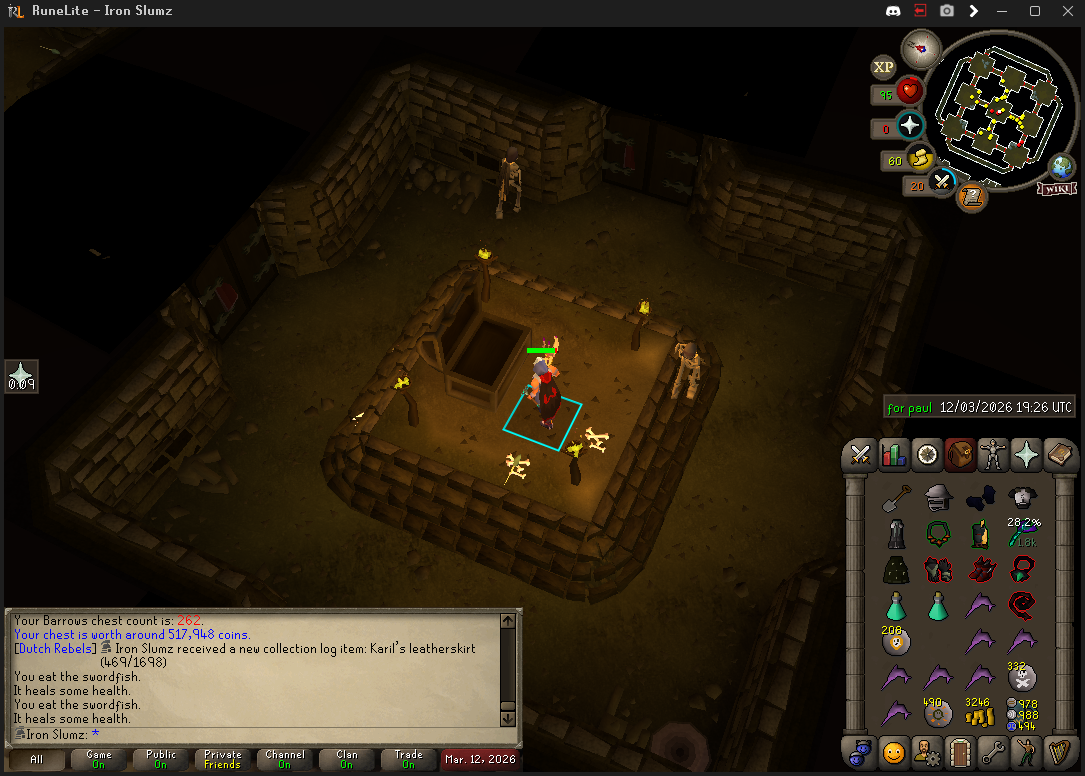Show the Emotes tab
Image resolution: width=1085 pixels, height=776 pixels.
[x=1026, y=751]
